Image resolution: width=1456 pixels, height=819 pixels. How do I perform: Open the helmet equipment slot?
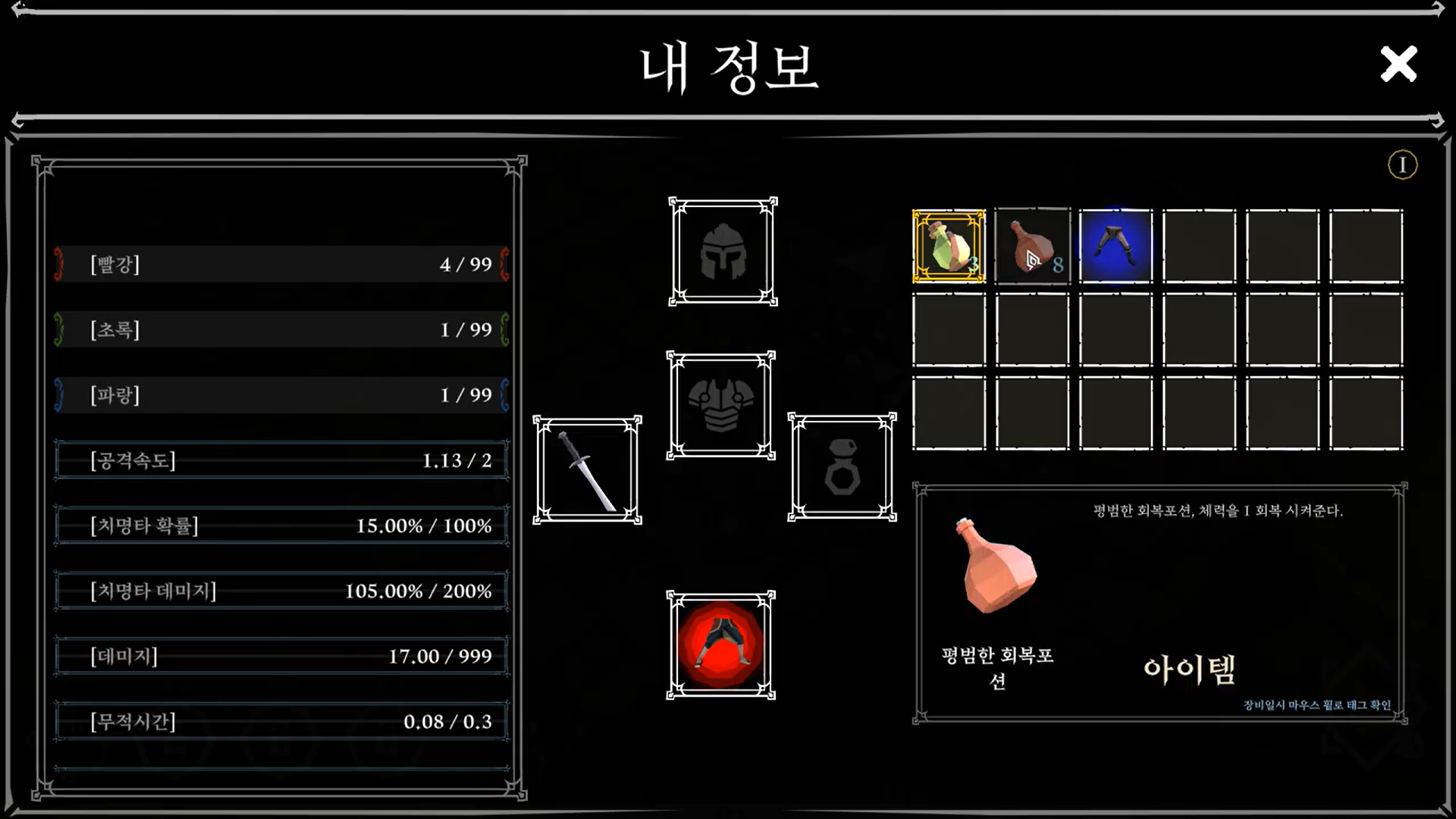tap(723, 252)
